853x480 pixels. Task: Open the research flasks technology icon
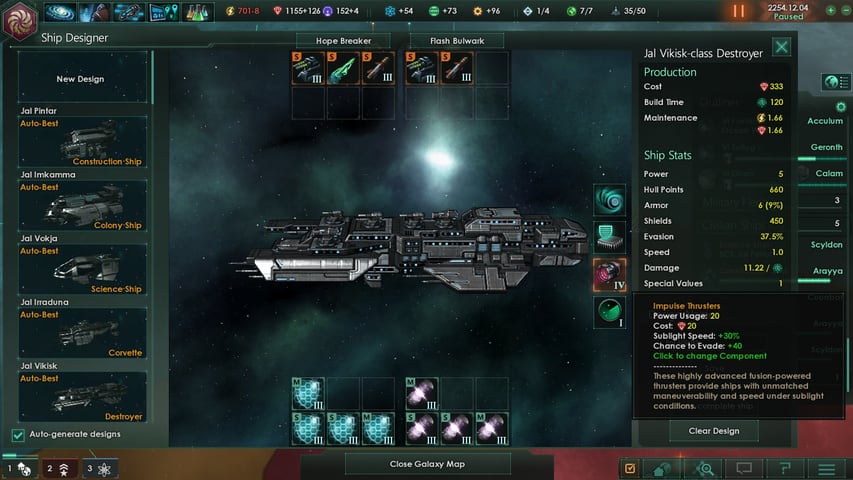pyautogui.click(x=194, y=12)
